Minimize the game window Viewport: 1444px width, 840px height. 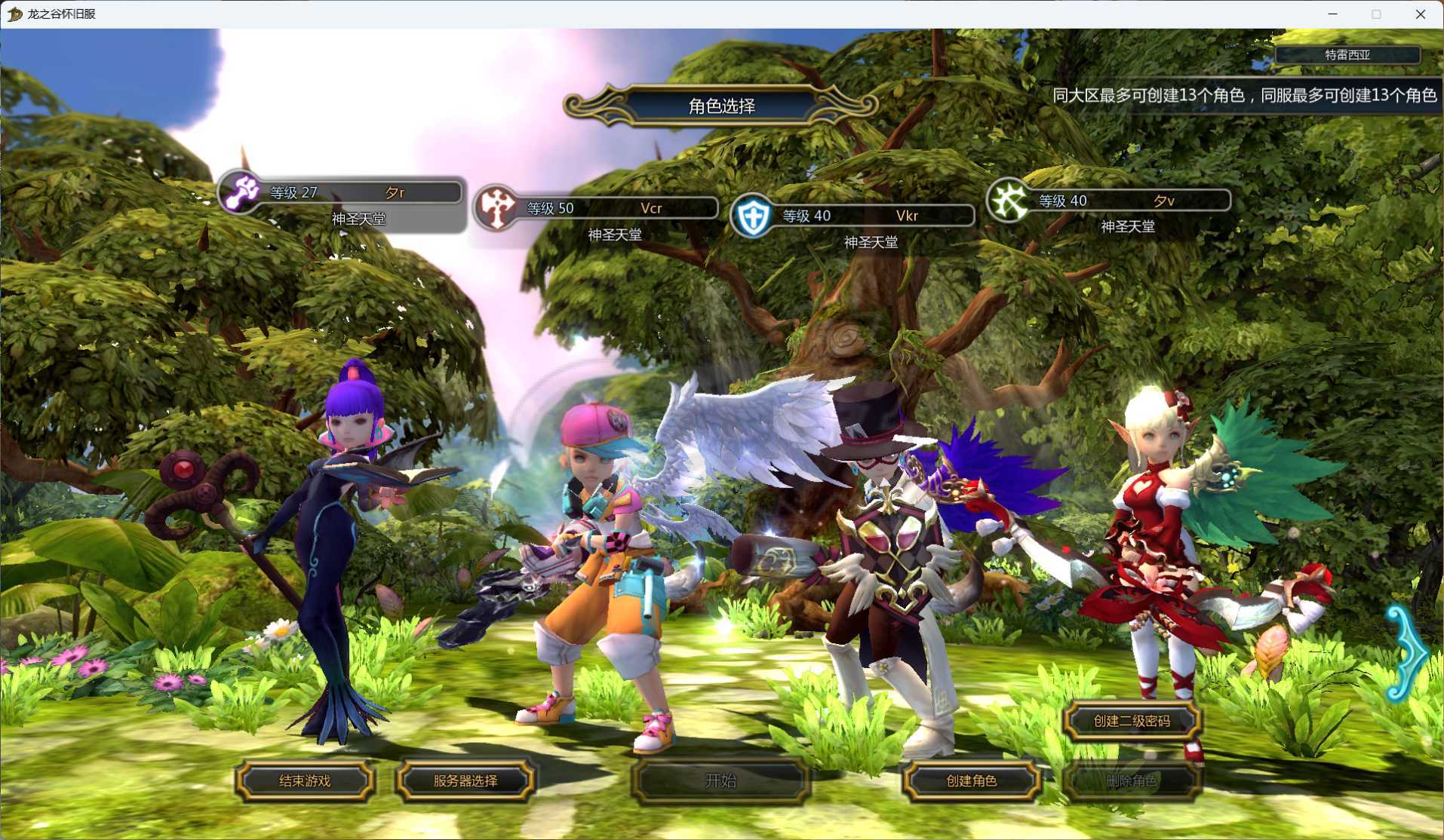pyautogui.click(x=1332, y=14)
